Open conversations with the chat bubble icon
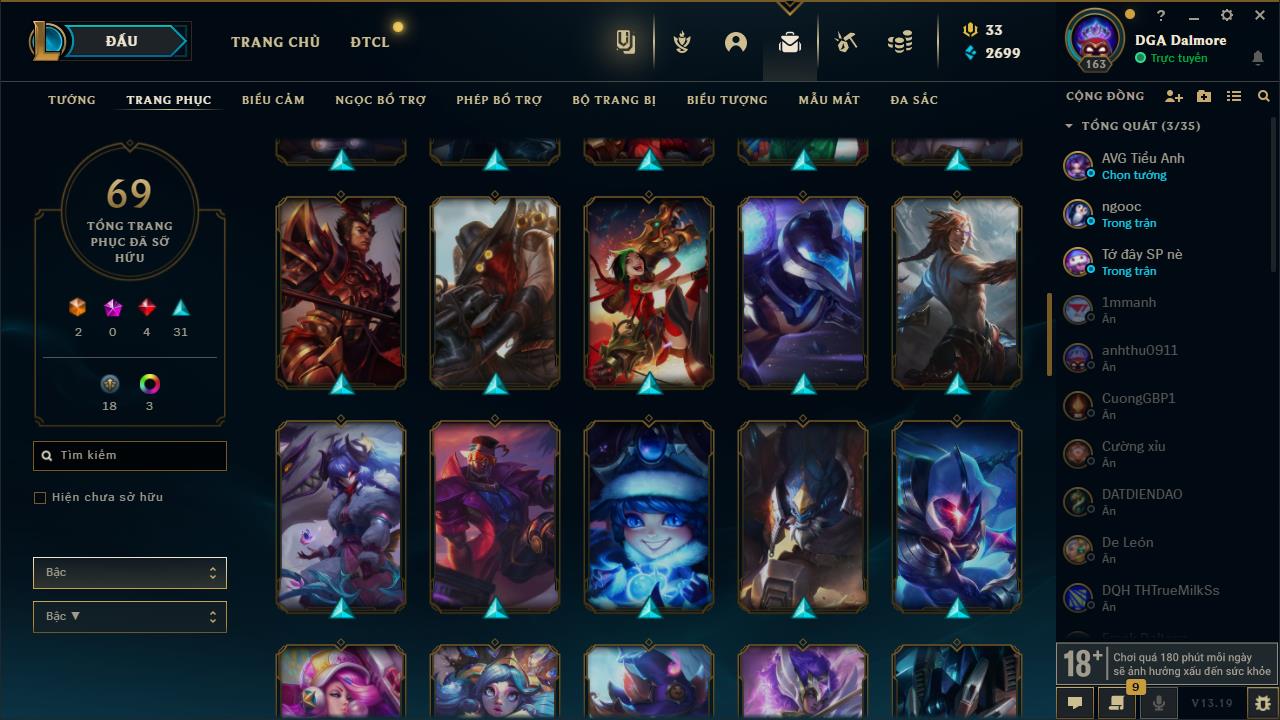 click(1074, 703)
